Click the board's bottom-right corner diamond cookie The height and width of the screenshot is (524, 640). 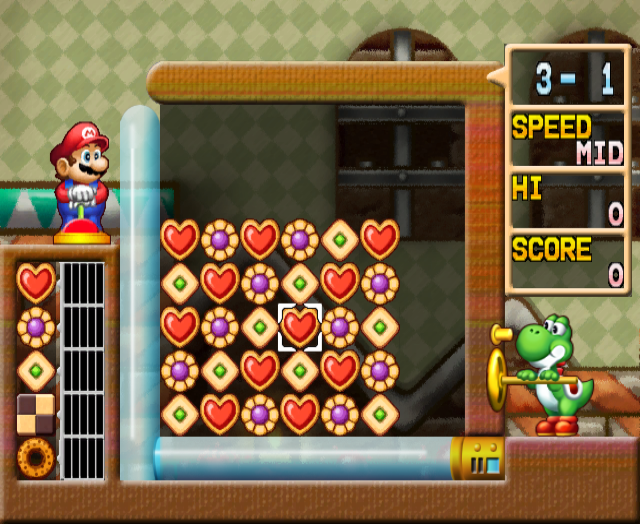[380, 414]
